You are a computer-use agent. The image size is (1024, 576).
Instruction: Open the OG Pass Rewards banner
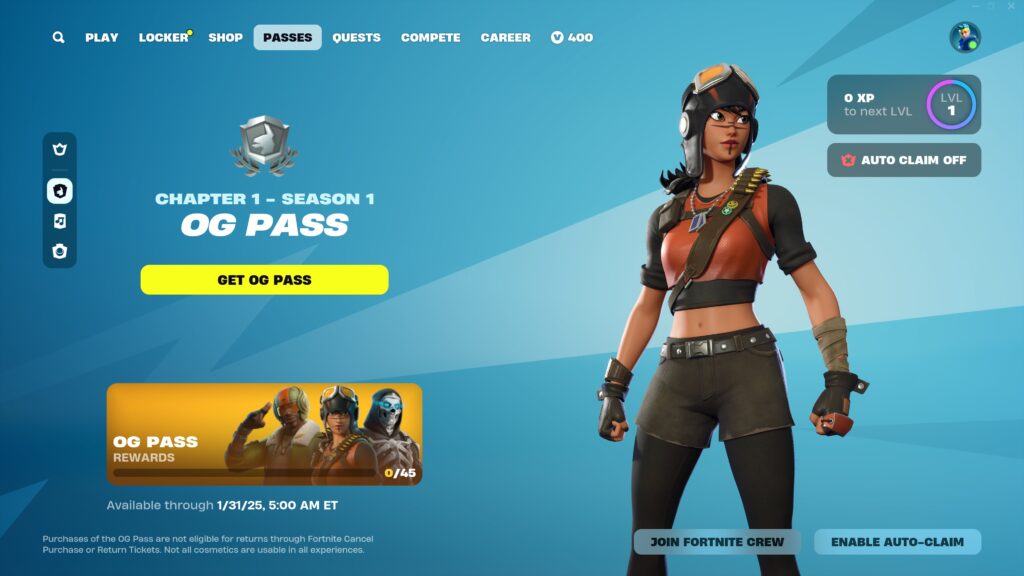tap(264, 434)
